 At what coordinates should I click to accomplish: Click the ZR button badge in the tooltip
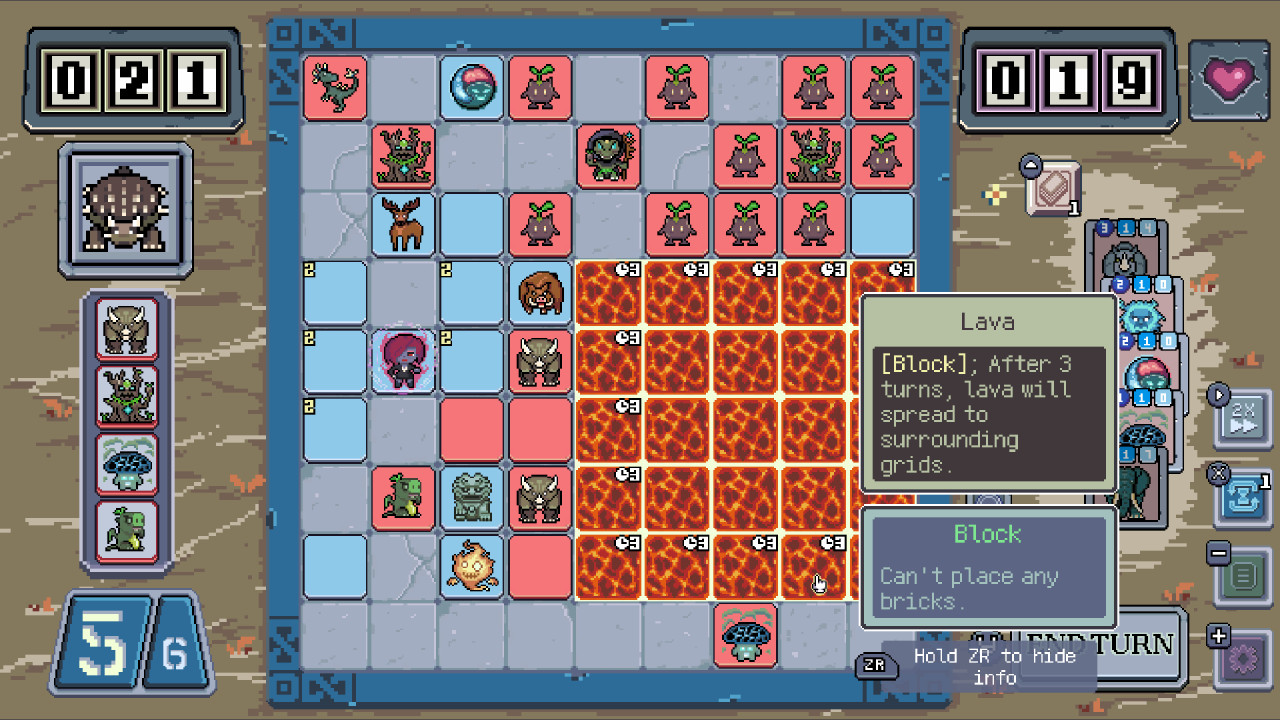(877, 665)
